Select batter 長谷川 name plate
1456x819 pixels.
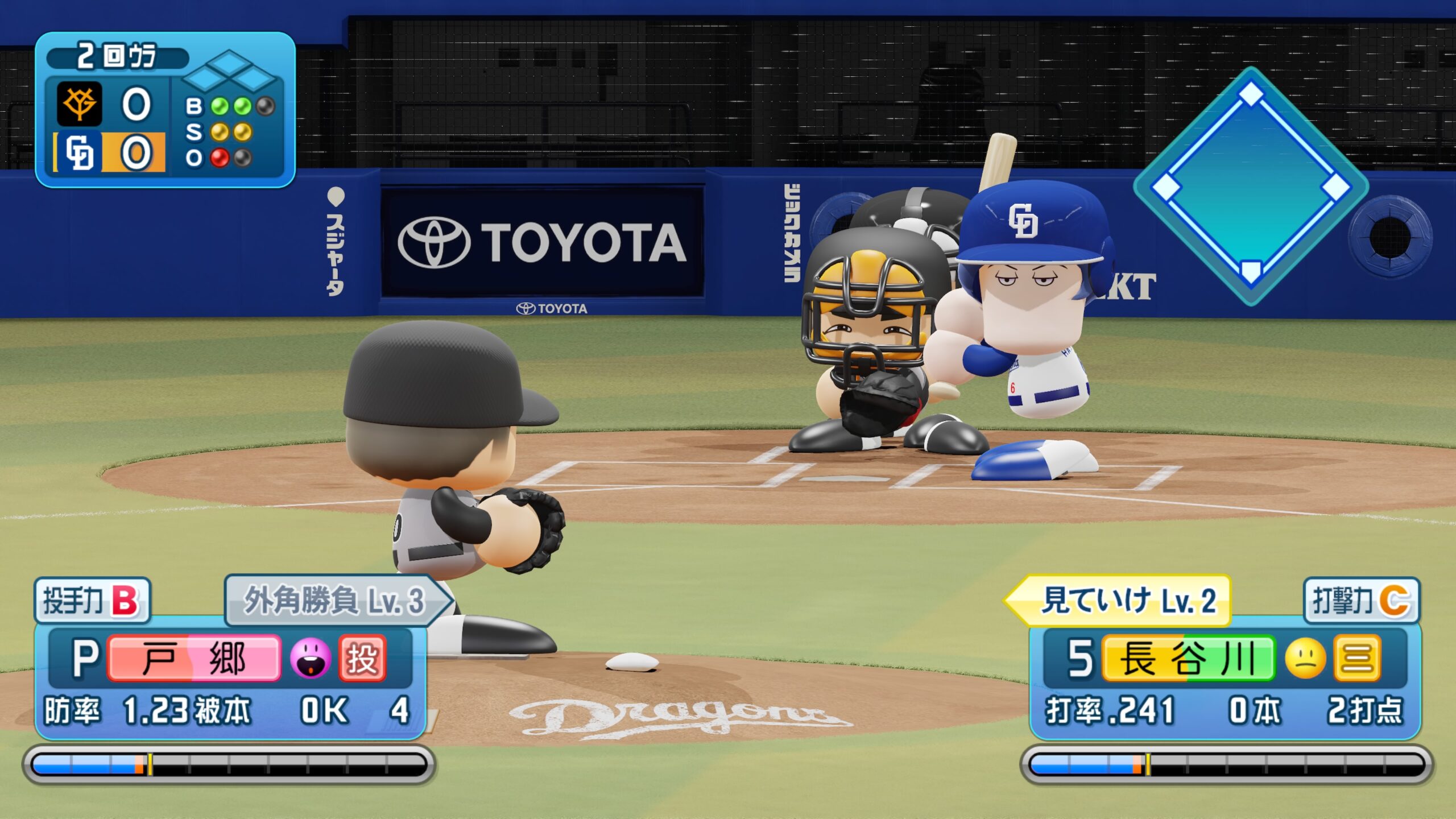coord(1188,658)
